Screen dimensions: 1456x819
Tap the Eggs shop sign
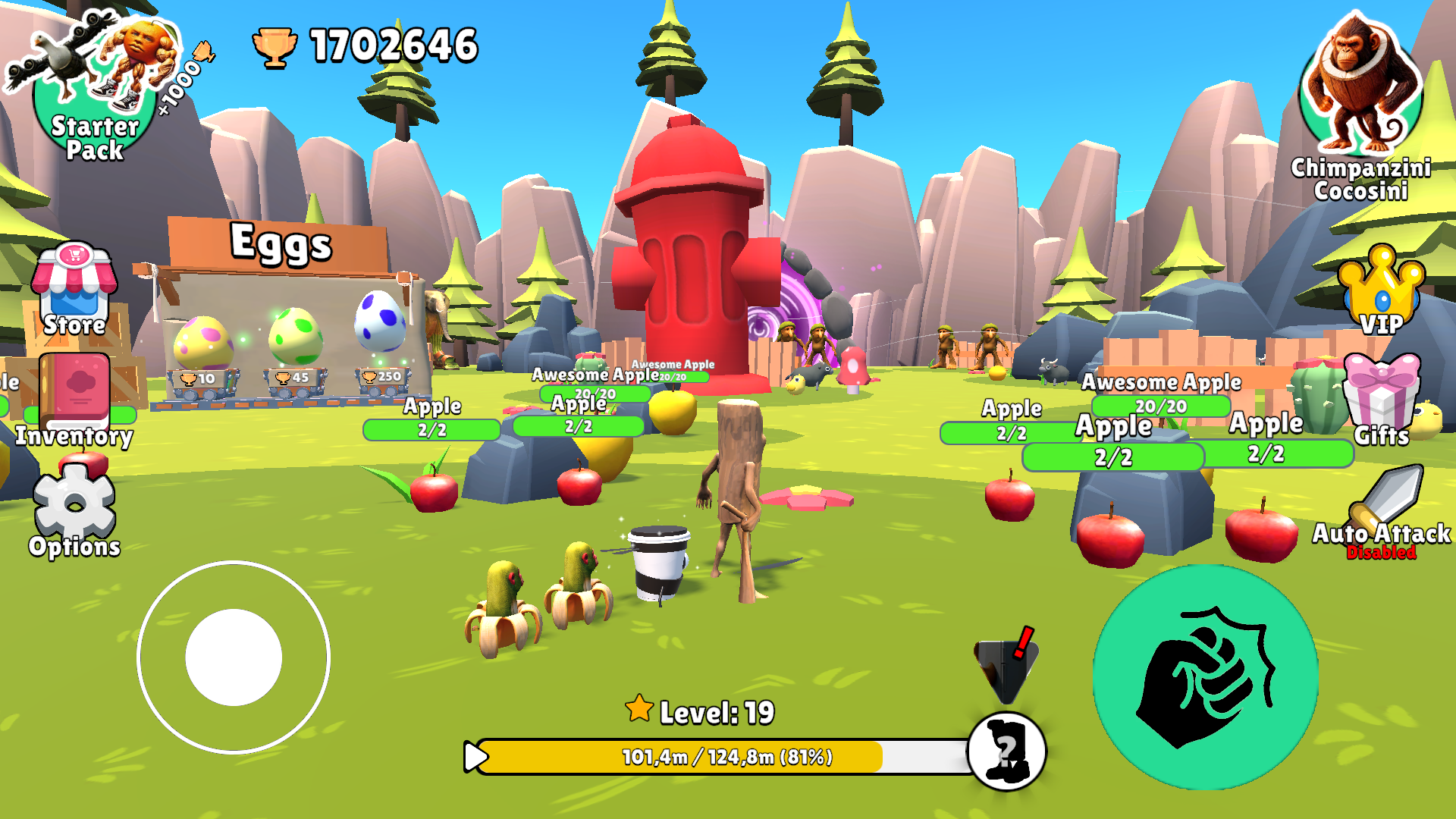[x=281, y=243]
